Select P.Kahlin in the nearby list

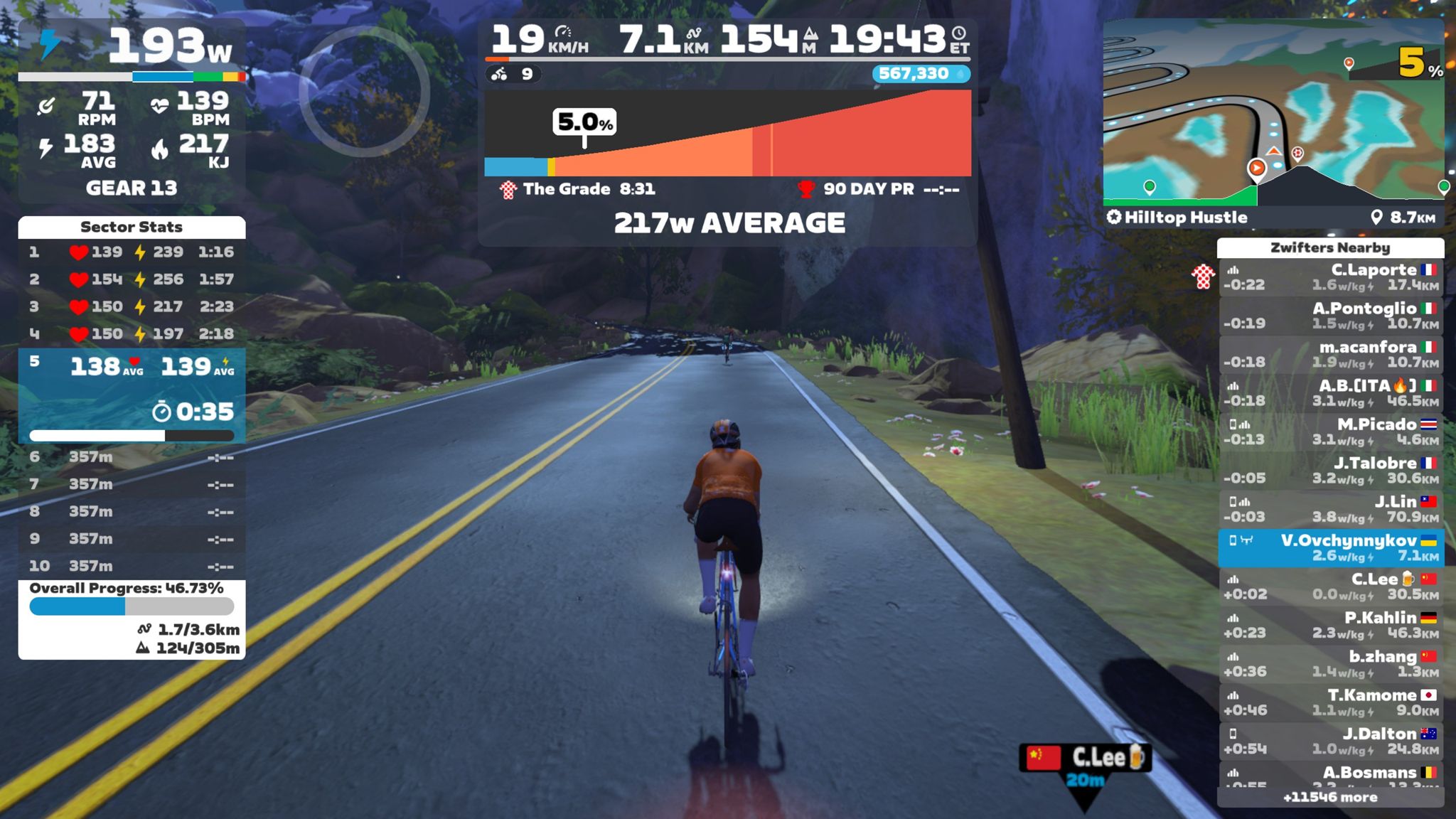1331,625
